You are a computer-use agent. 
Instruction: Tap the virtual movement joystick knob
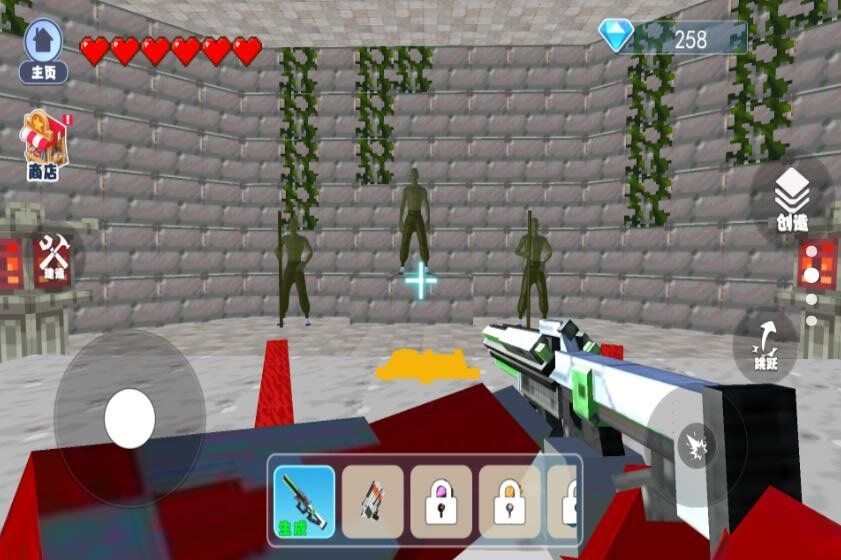tap(130, 418)
